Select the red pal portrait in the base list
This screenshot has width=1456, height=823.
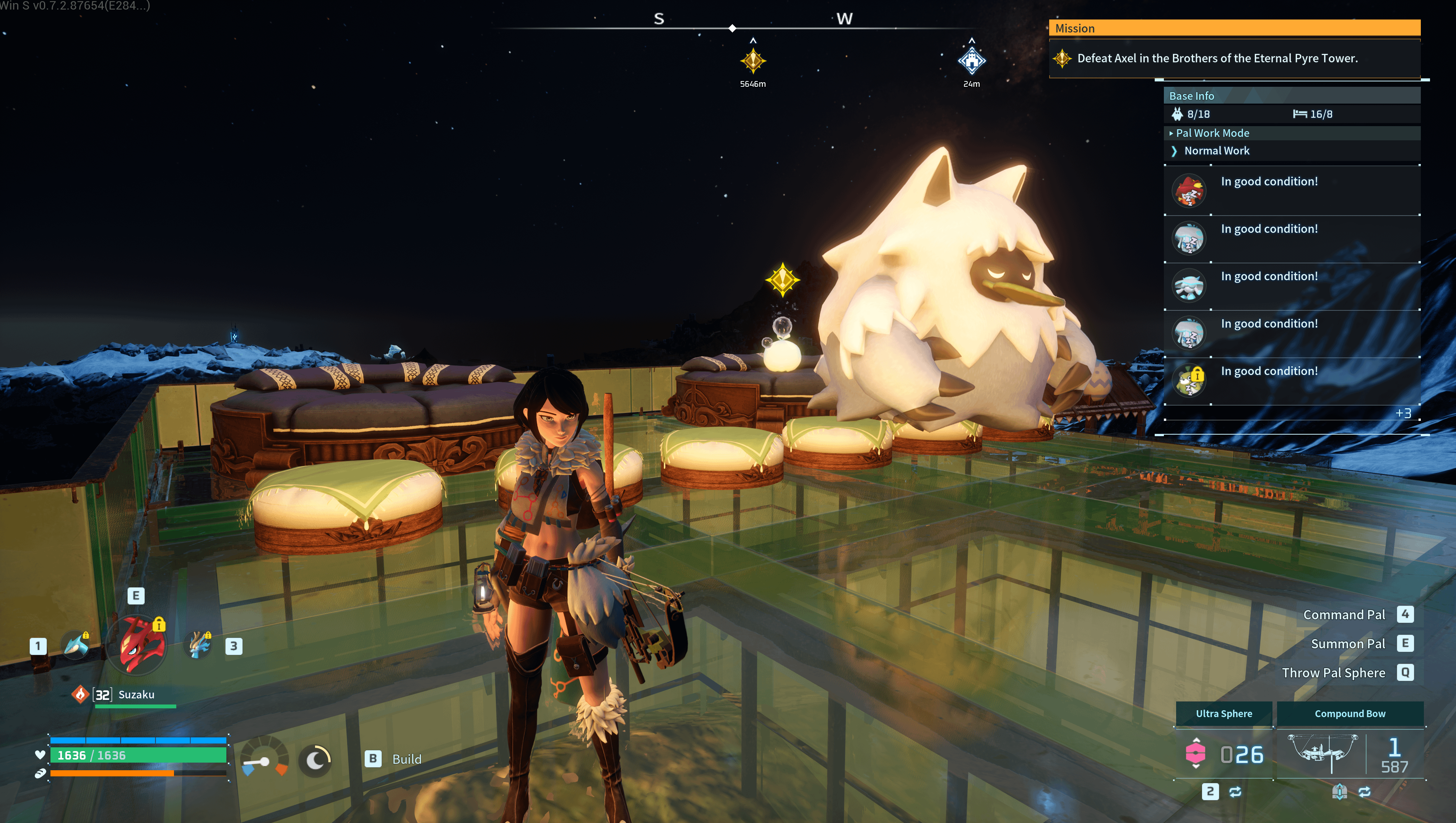point(1189,190)
